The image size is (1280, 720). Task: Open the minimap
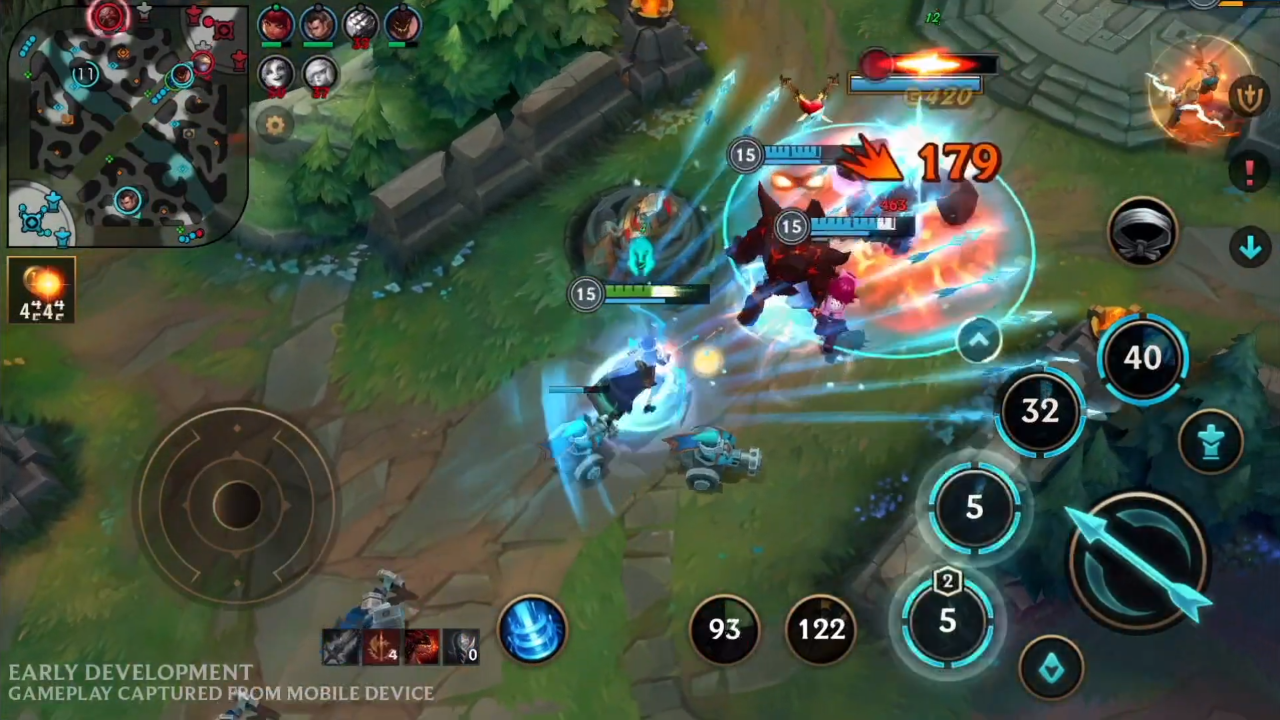127,125
